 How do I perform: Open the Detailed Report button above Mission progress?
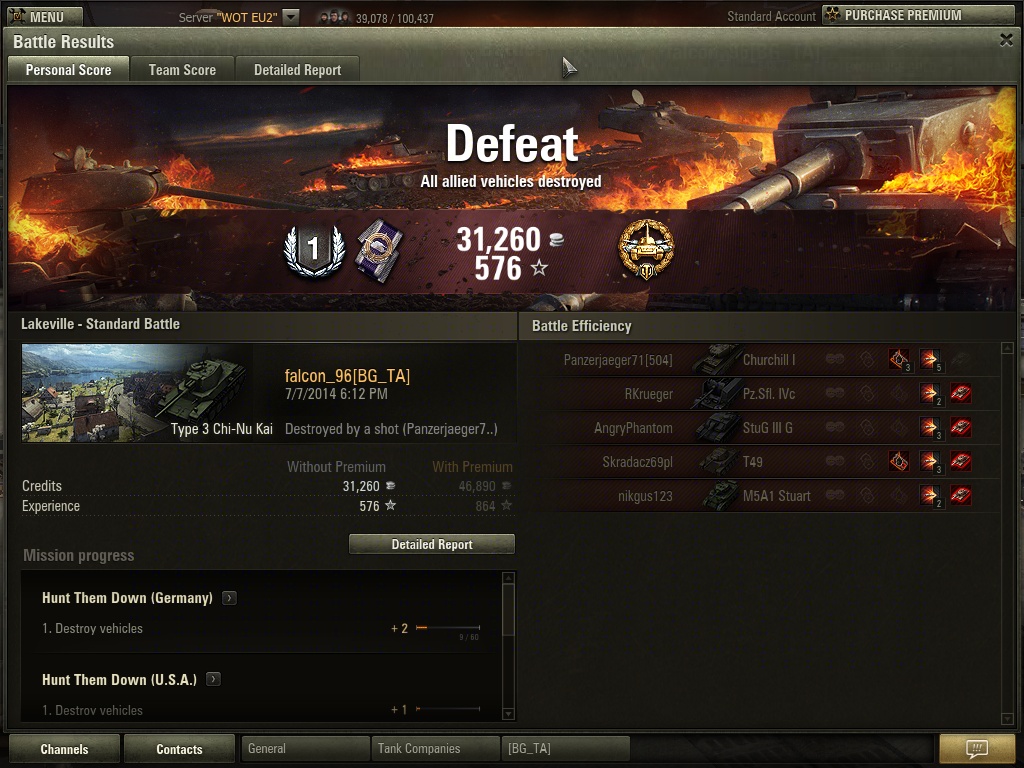pyautogui.click(x=432, y=544)
